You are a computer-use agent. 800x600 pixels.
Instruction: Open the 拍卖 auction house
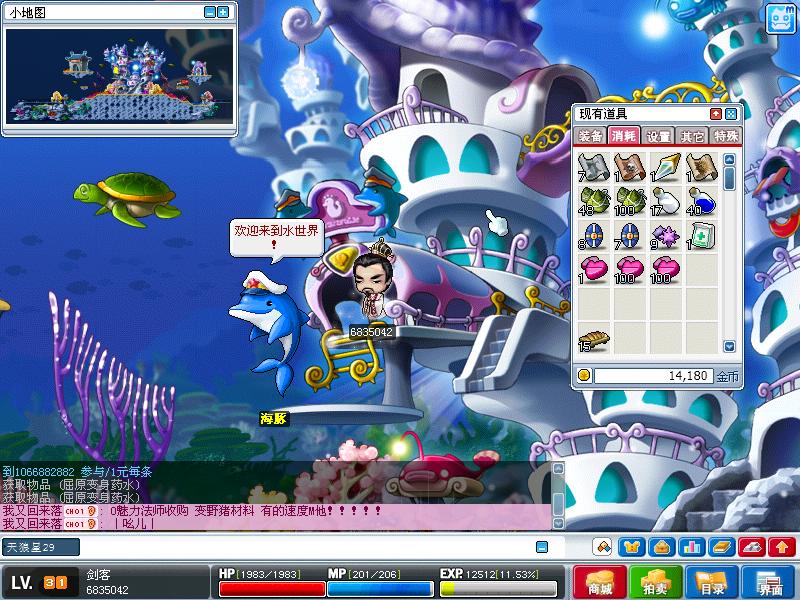(x=656, y=582)
